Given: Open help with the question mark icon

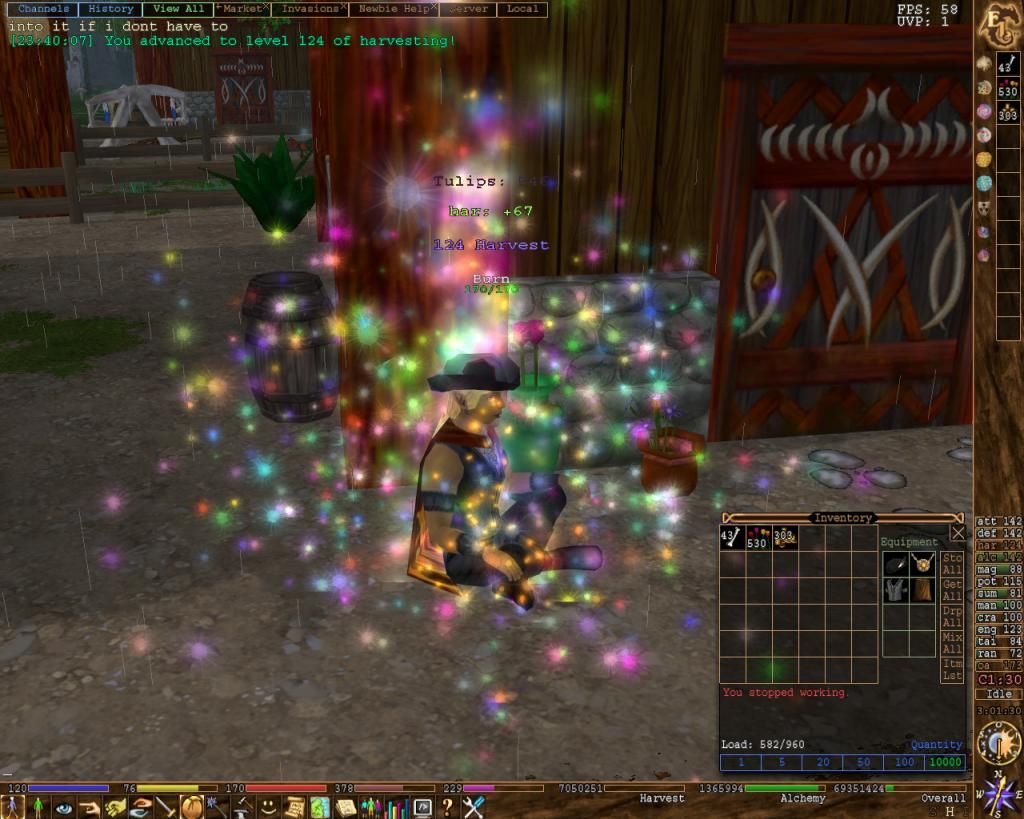Looking at the screenshot, I should [448, 806].
